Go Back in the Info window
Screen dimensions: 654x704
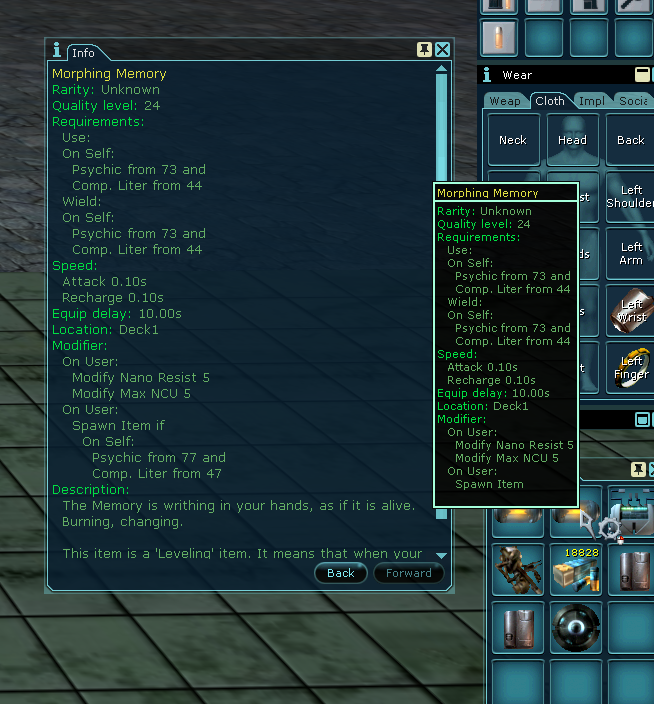(340, 573)
